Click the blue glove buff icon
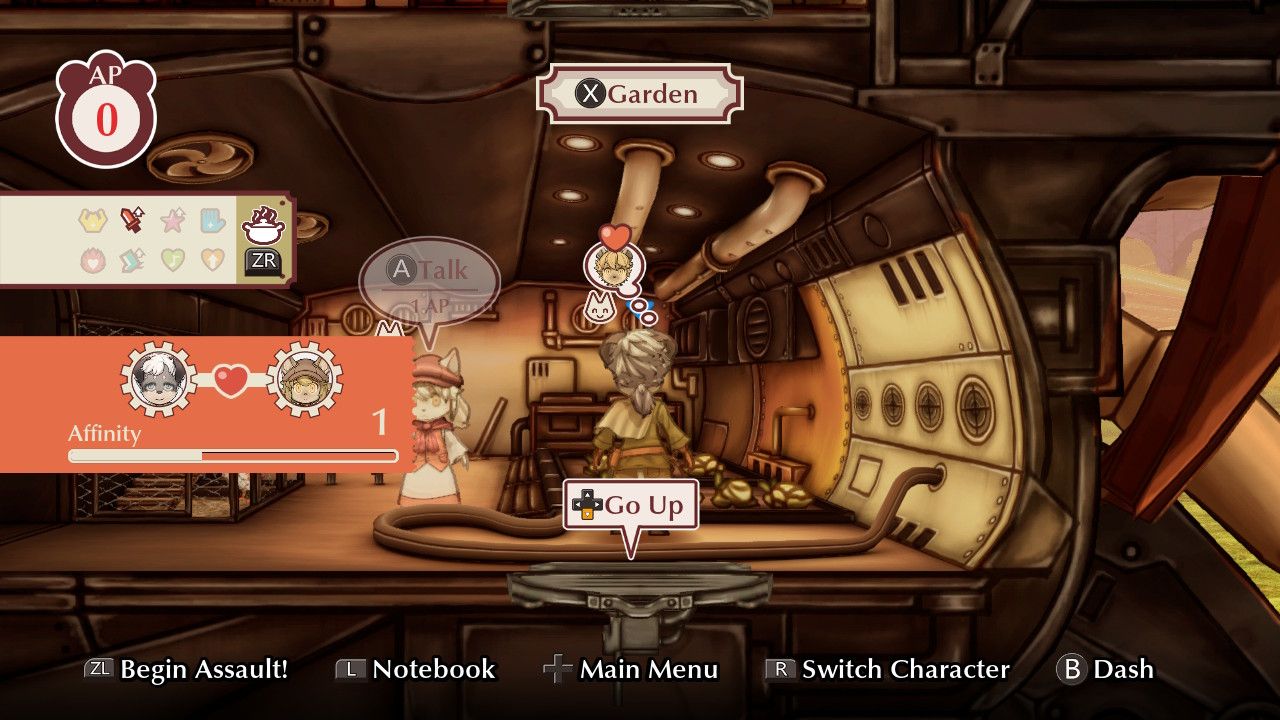Screen dimensions: 1280x720 [x=211, y=220]
